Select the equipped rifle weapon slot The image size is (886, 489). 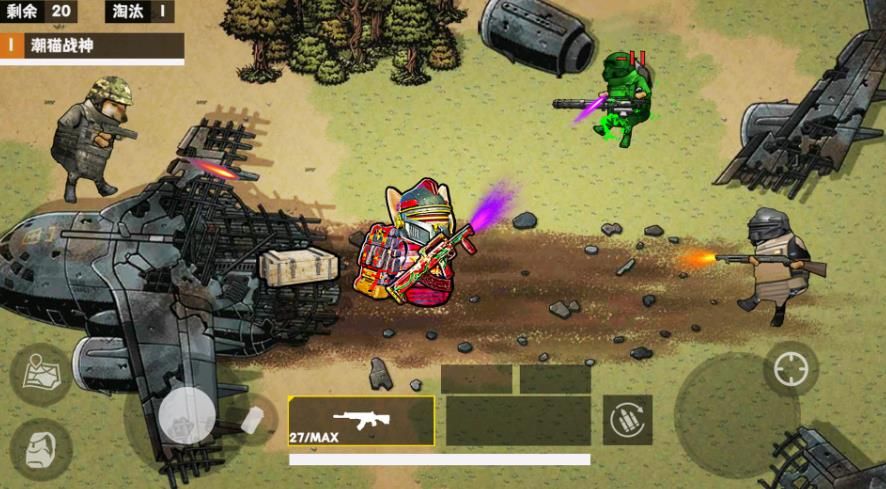click(361, 421)
